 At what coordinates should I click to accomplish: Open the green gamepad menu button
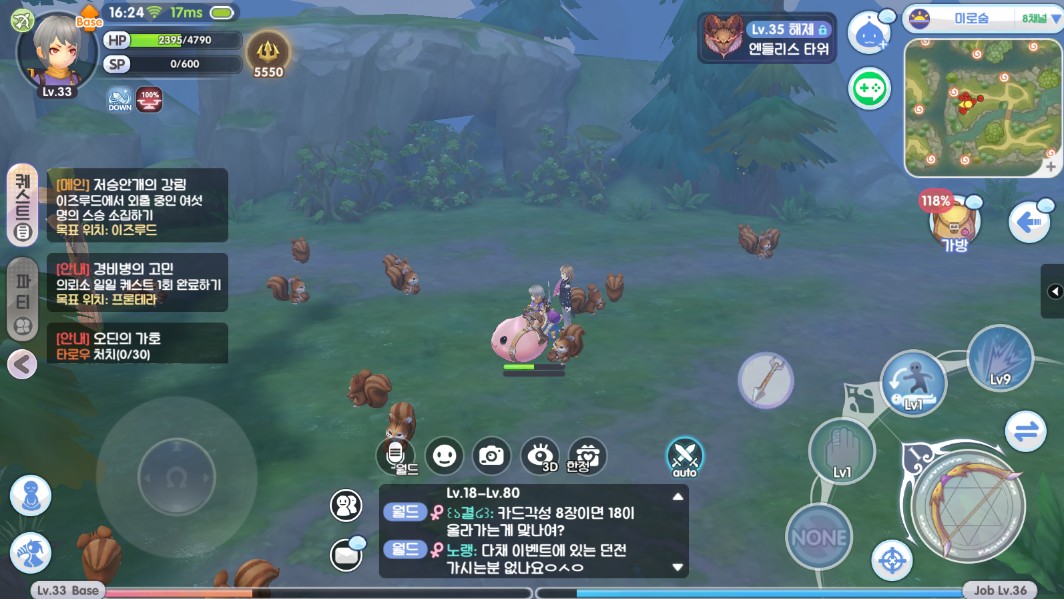(x=870, y=89)
